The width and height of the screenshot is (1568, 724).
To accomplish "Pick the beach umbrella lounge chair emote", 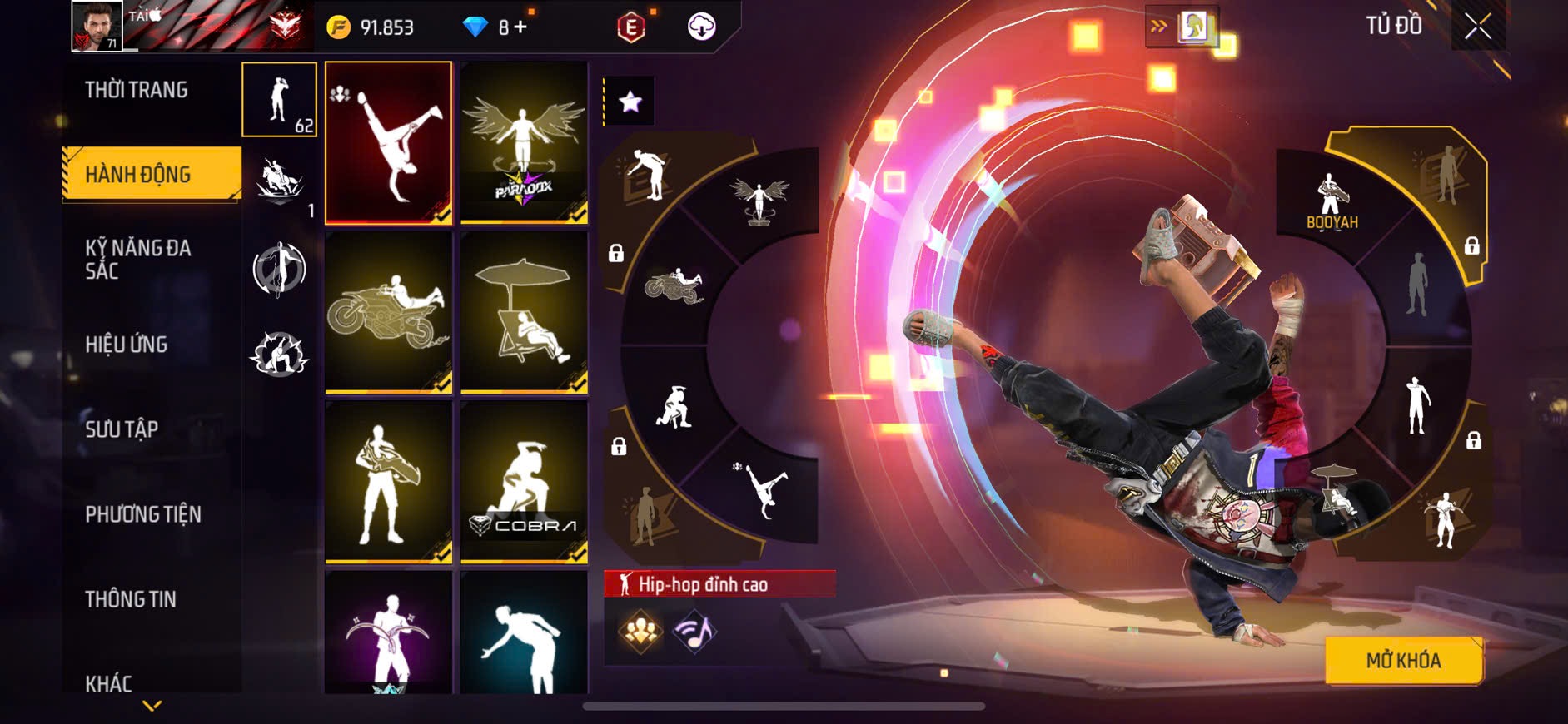I will click(524, 311).
